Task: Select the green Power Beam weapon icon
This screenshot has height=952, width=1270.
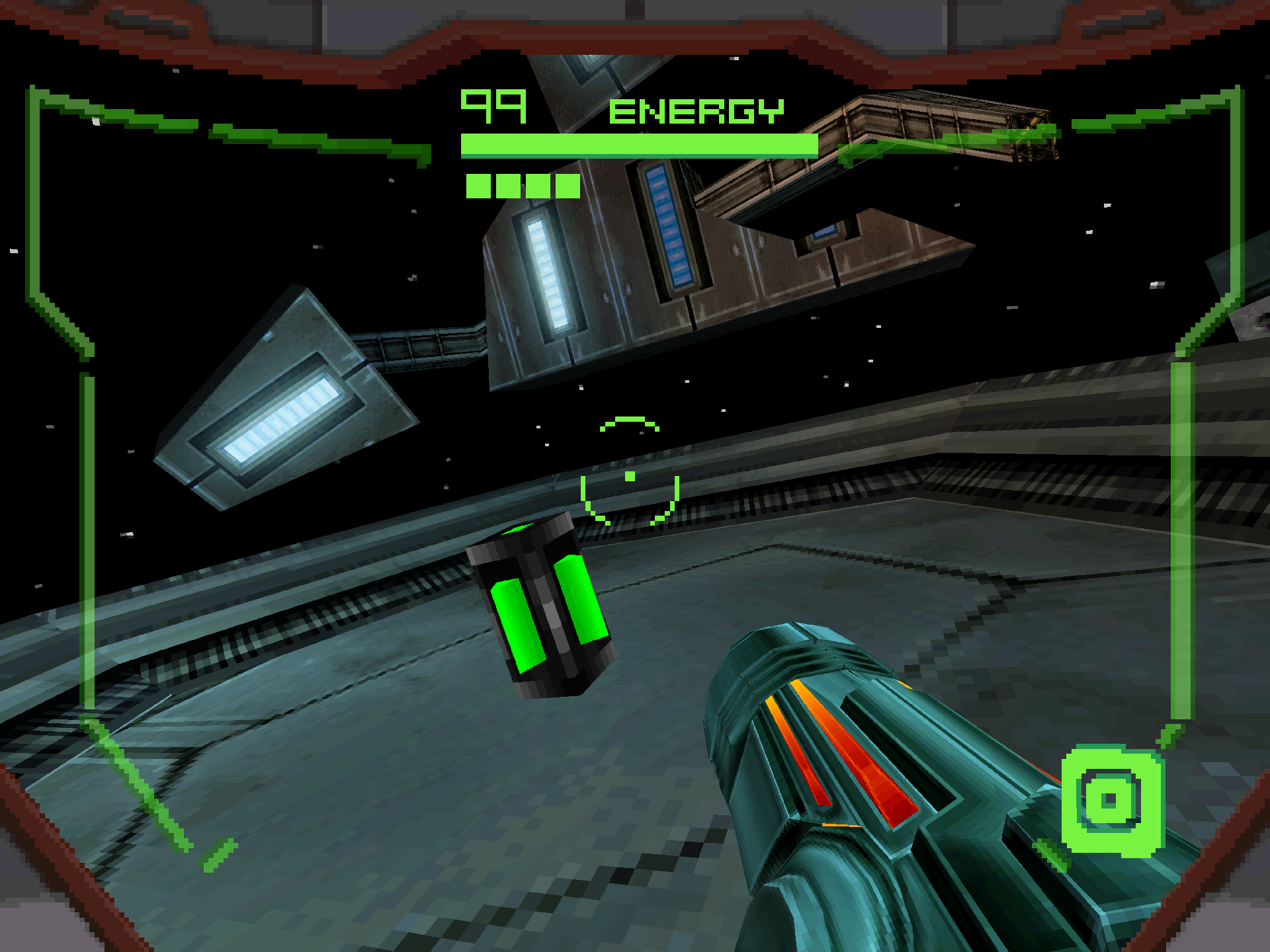Action: click(x=1111, y=801)
